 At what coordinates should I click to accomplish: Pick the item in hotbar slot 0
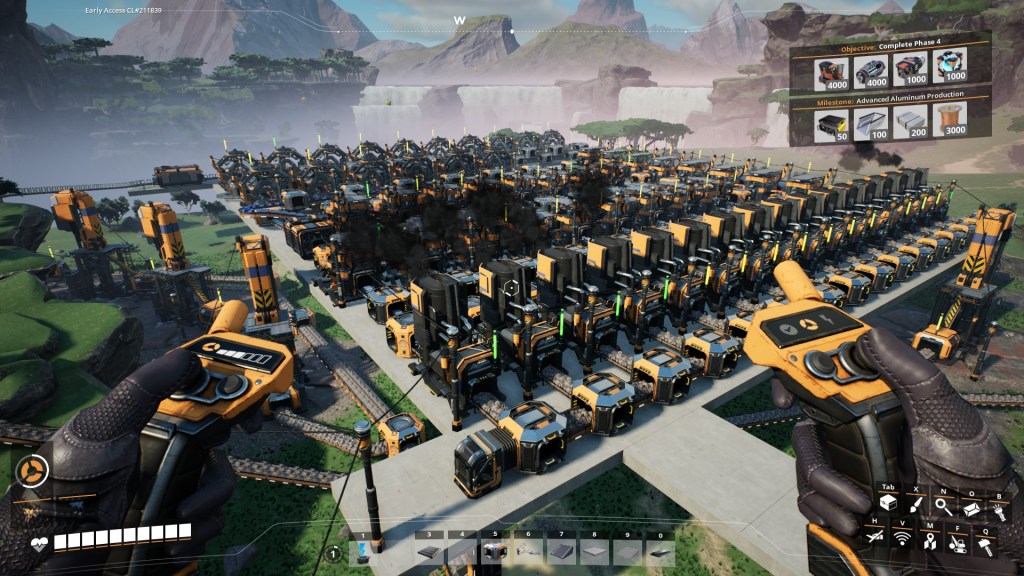click(660, 550)
